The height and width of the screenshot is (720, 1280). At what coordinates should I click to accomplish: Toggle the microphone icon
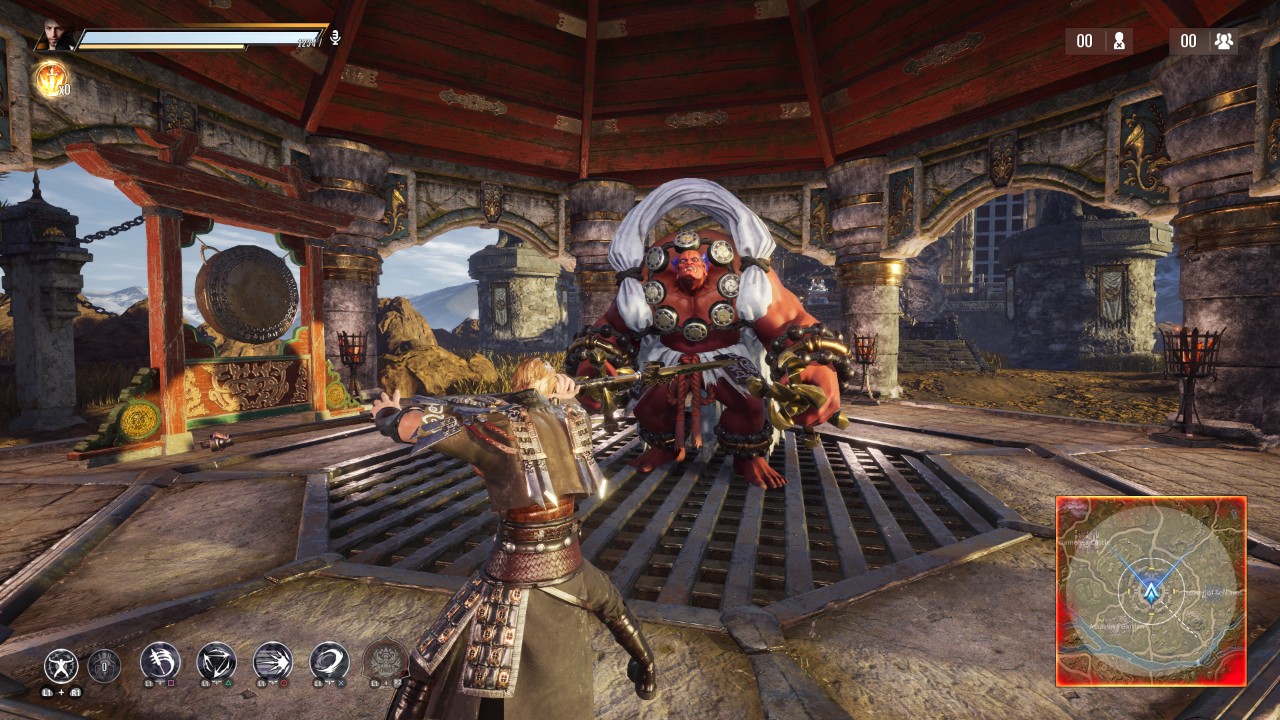[x=336, y=38]
